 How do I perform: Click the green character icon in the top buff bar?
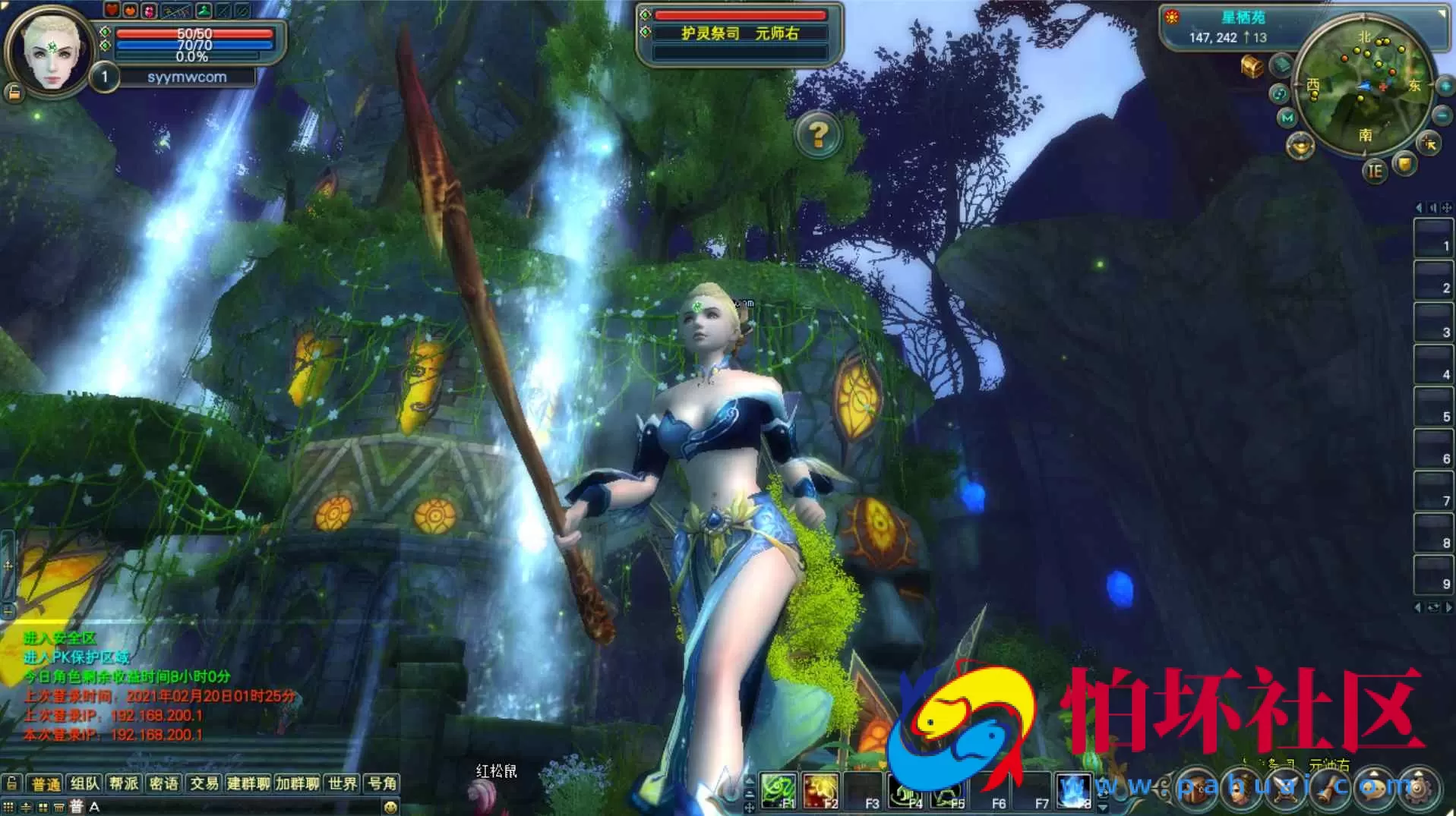tap(204, 11)
